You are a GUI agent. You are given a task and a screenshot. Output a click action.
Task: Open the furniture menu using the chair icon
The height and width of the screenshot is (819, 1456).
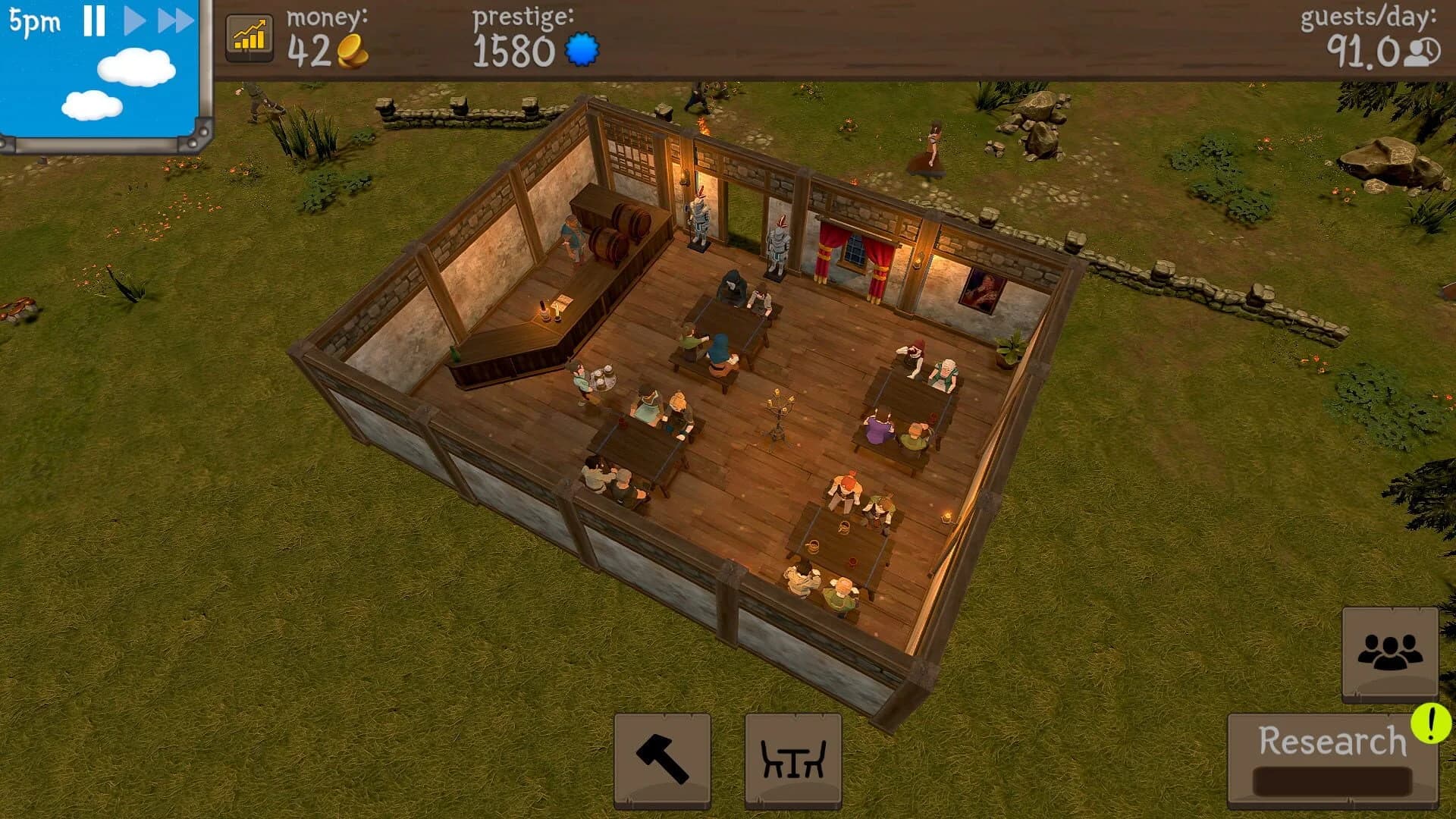[x=791, y=762]
